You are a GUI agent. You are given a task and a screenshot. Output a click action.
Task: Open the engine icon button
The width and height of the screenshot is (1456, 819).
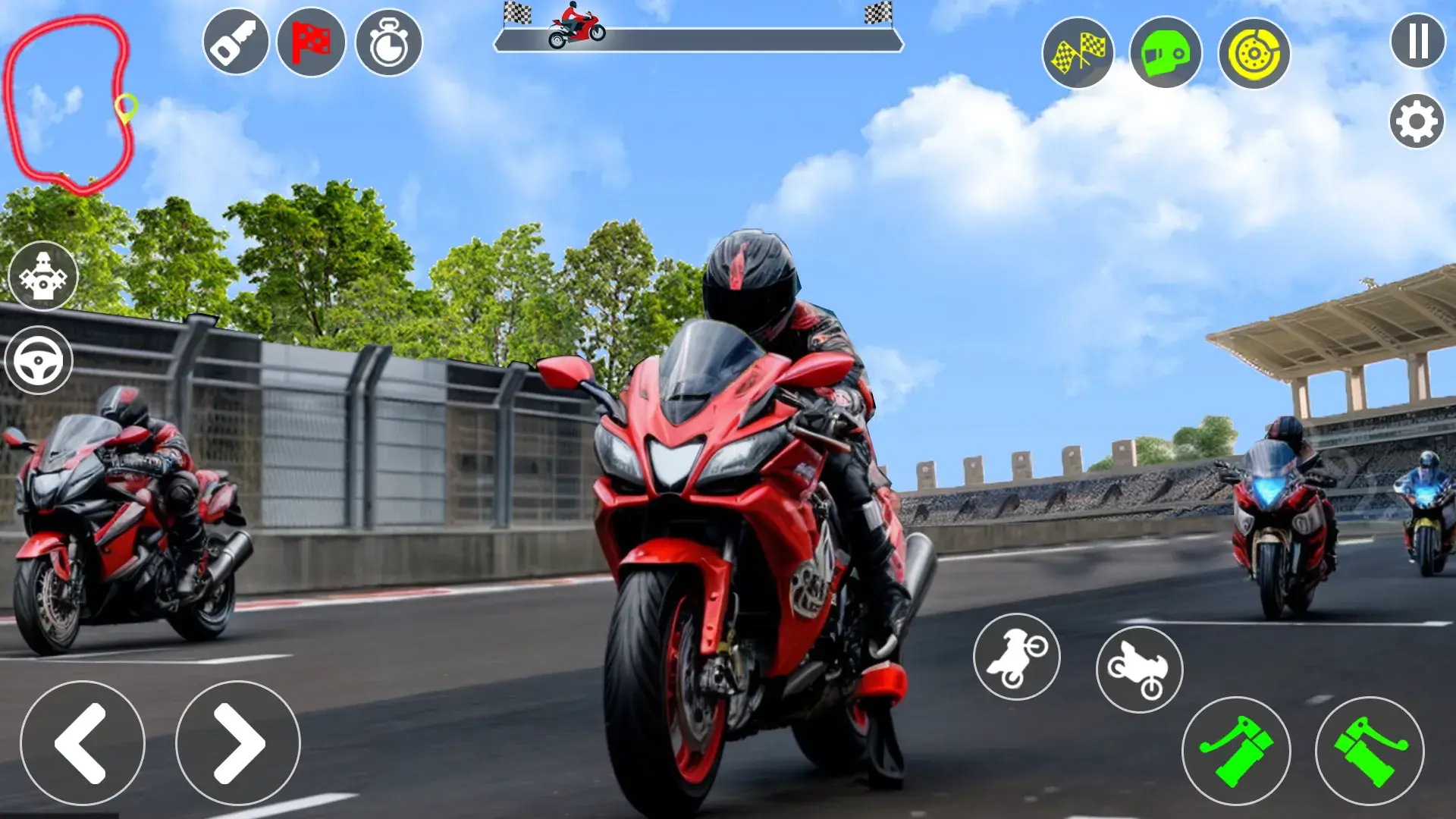click(x=42, y=276)
